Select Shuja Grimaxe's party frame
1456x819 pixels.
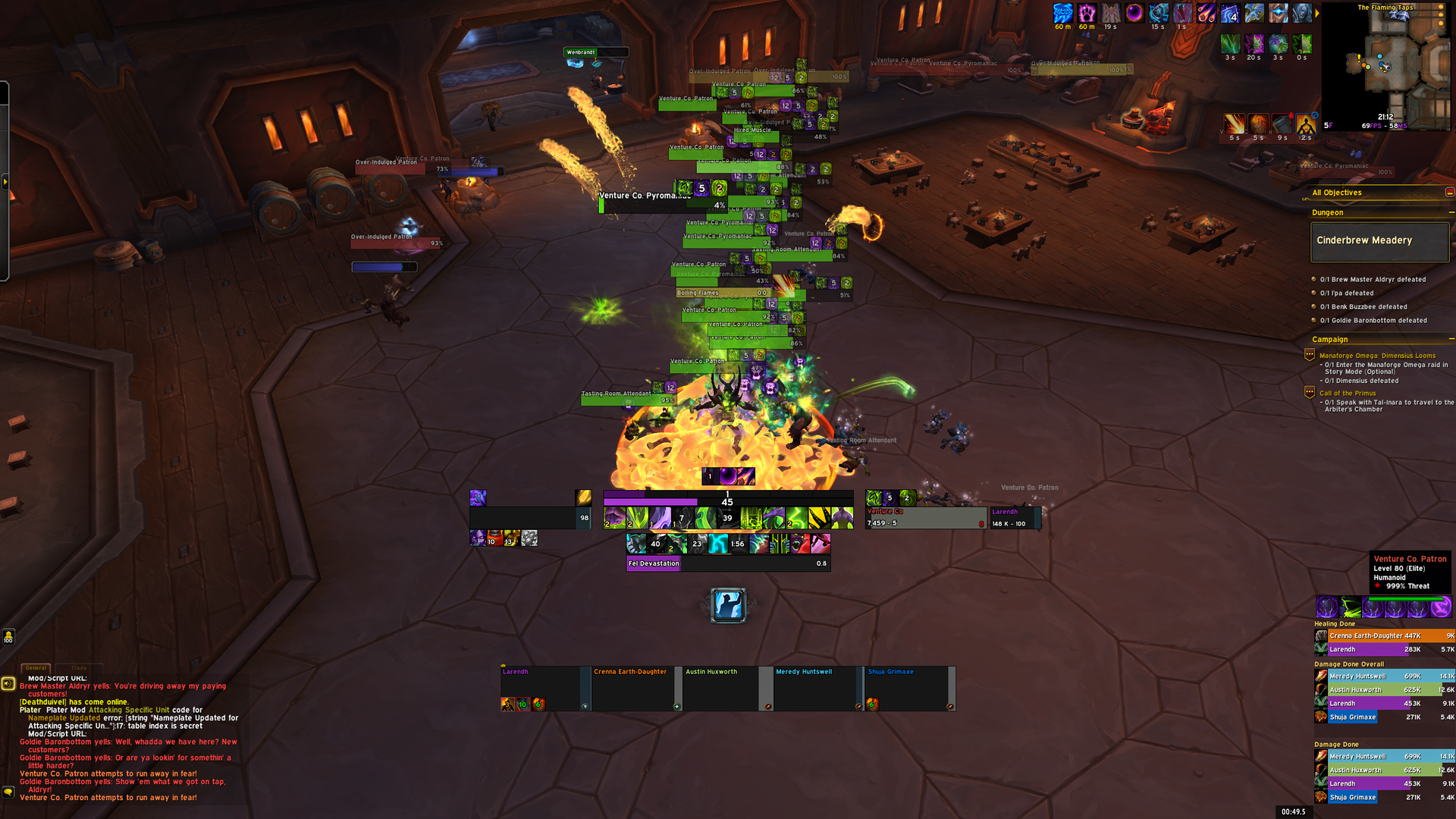[x=905, y=688]
